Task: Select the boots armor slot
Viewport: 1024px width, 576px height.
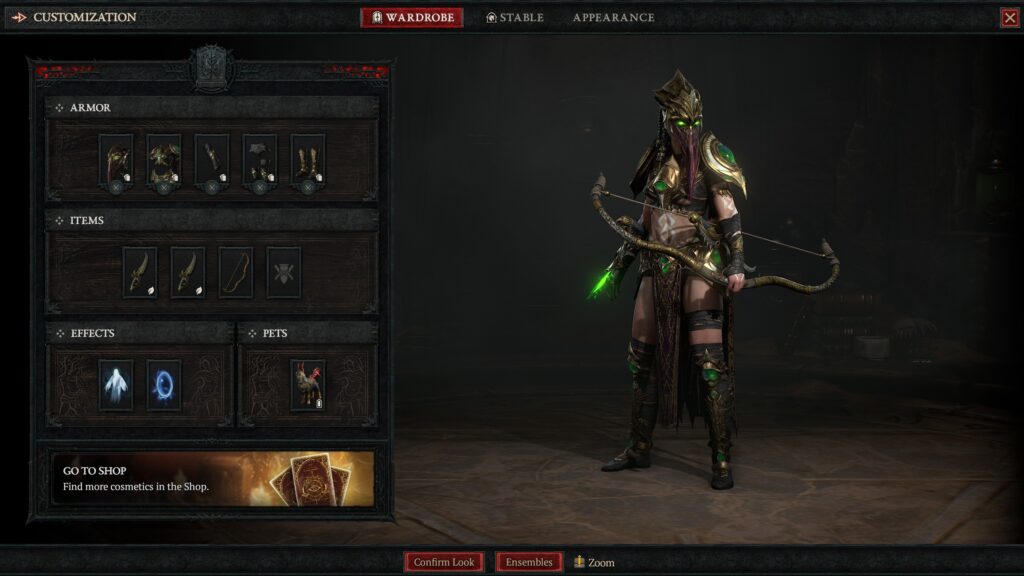Action: pyautogui.click(x=308, y=160)
